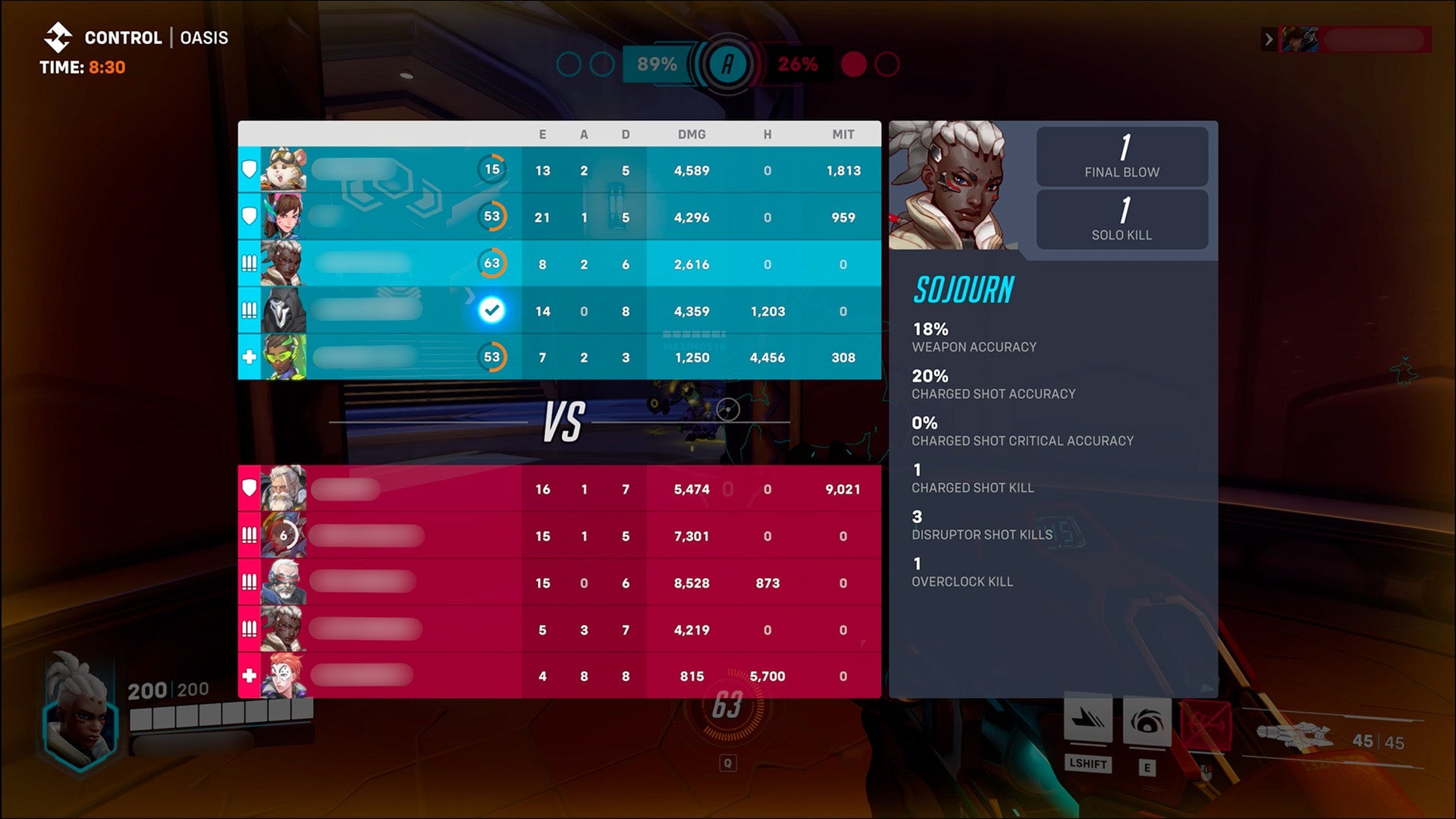Click Wrecking Ball's portrait on the blue team
1456x819 pixels.
(x=284, y=168)
